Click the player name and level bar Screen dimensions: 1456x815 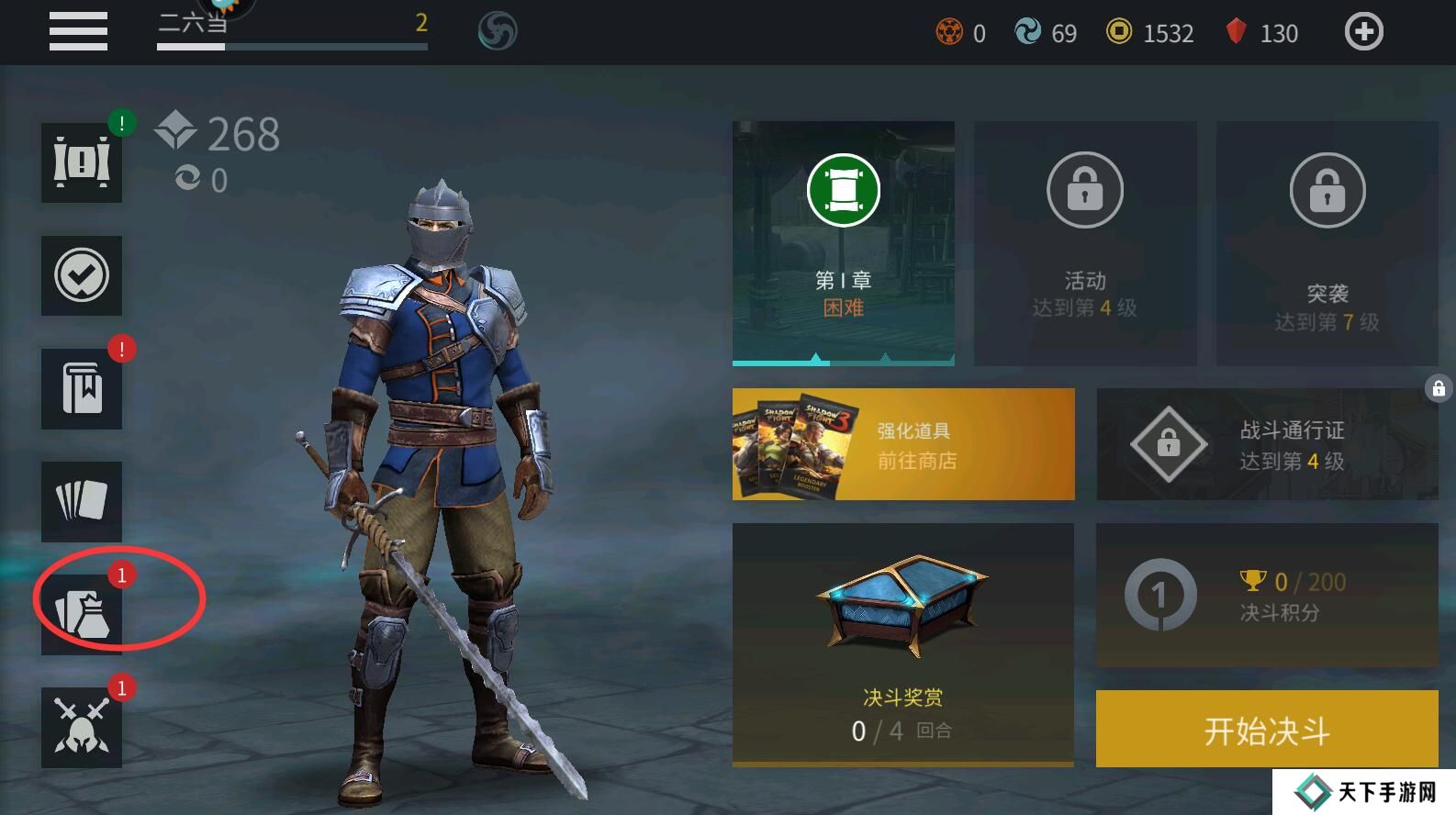(292, 28)
